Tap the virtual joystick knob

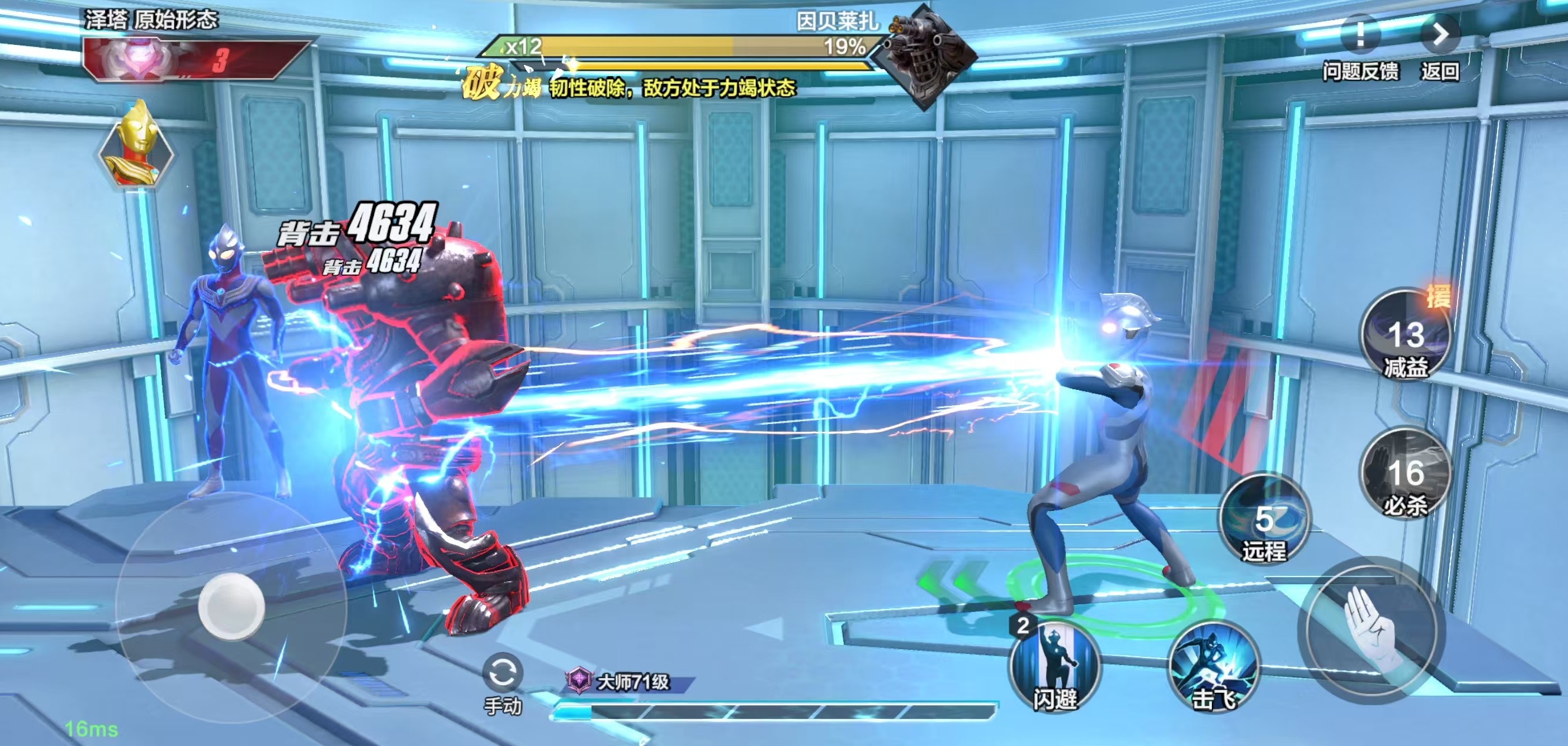coord(232,606)
